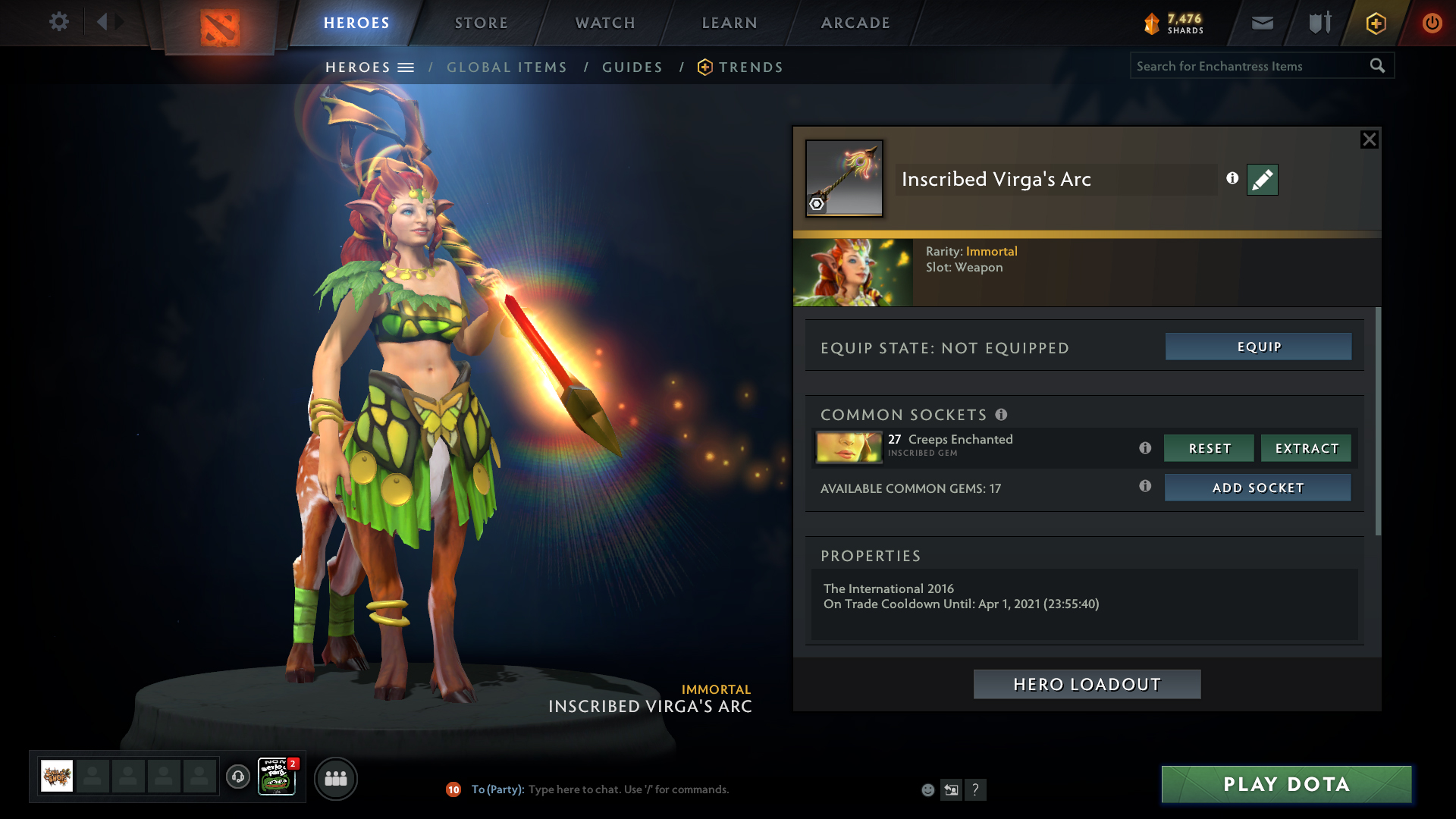The image size is (1456, 819).
Task: Go to the Learn tab
Action: coord(730,23)
